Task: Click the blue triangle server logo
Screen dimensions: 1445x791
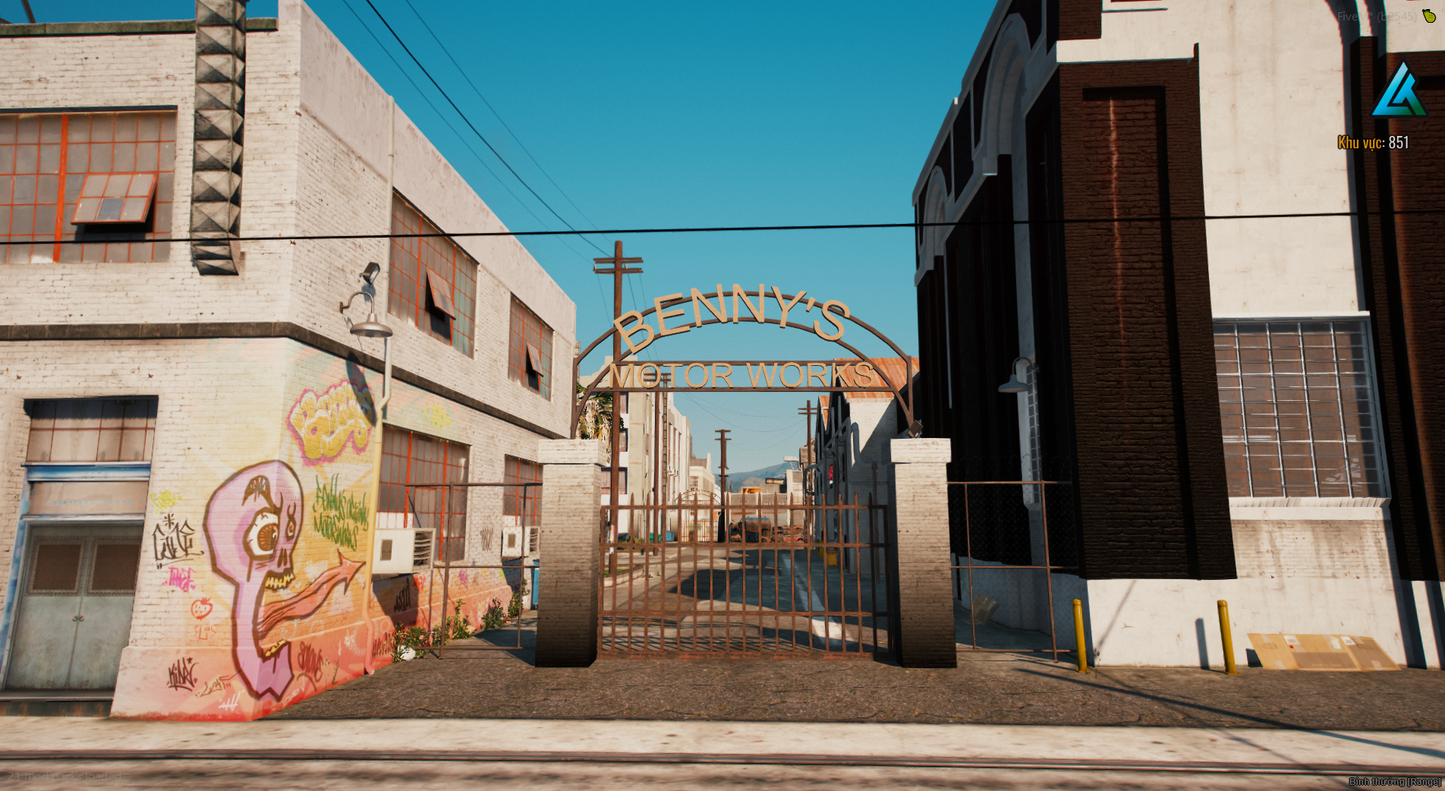Action: tap(1398, 91)
